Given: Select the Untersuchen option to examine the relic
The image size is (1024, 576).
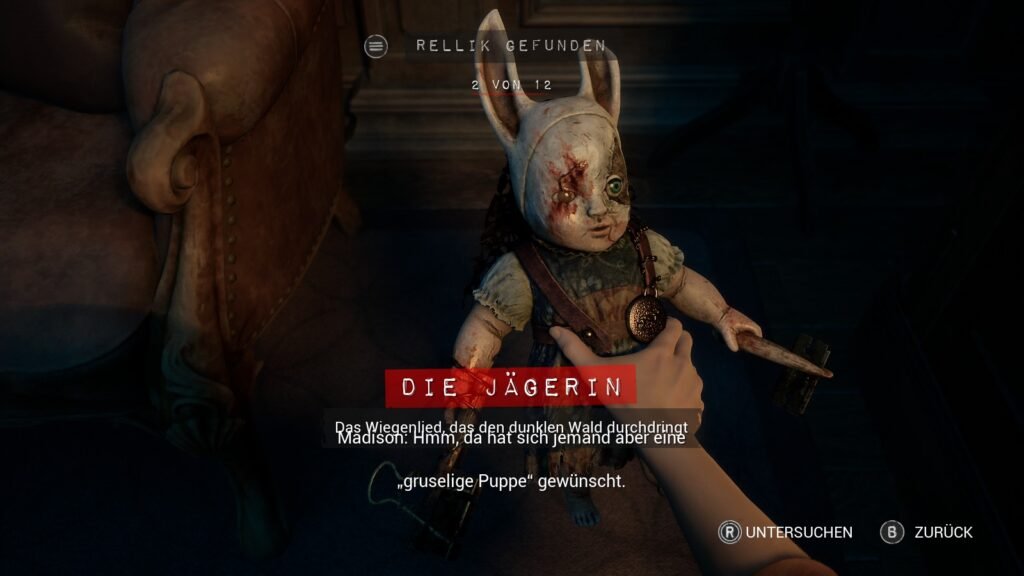Looking at the screenshot, I should [786, 532].
